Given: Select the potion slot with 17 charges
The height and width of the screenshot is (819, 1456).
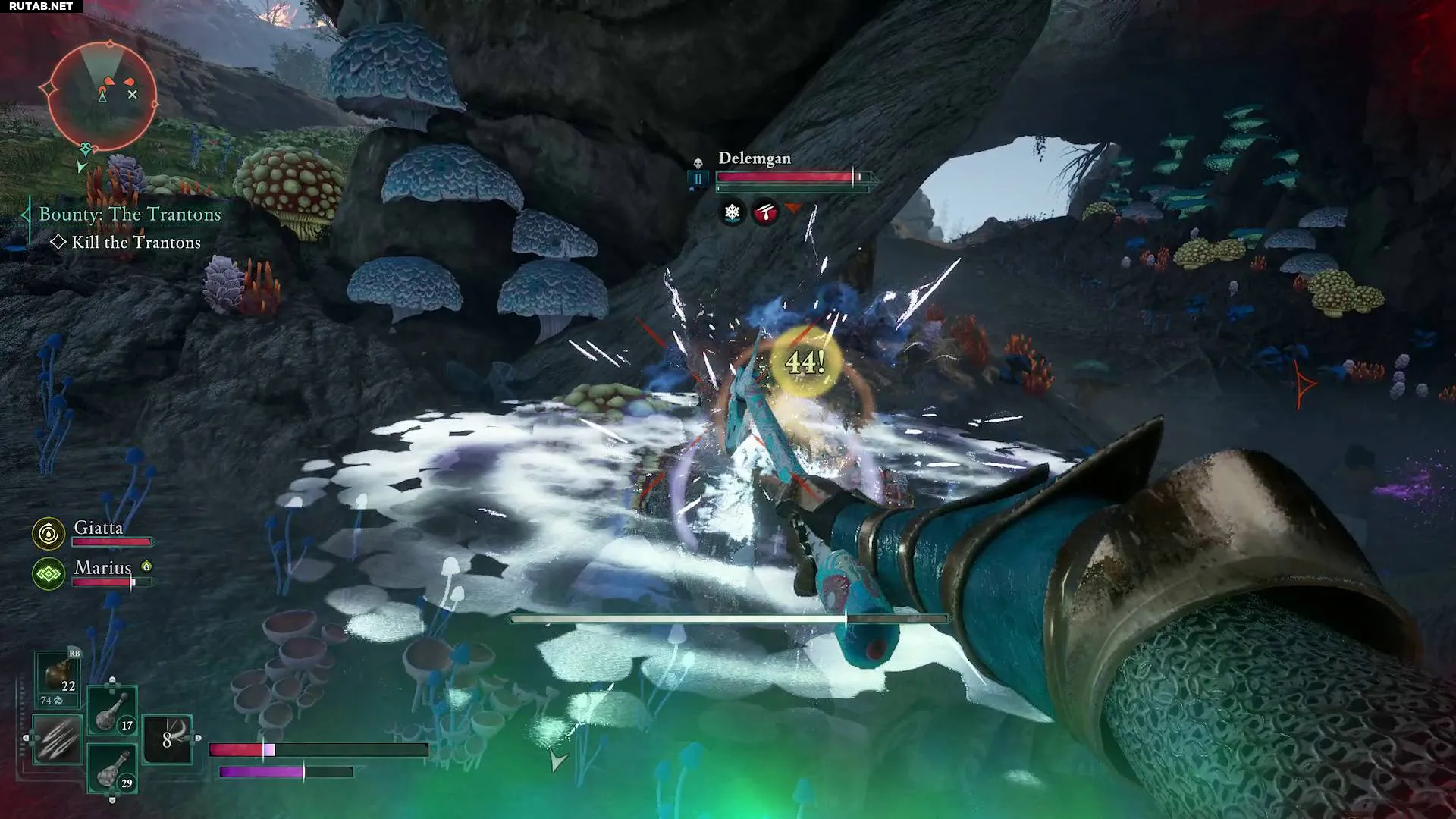Looking at the screenshot, I should pos(112,711).
